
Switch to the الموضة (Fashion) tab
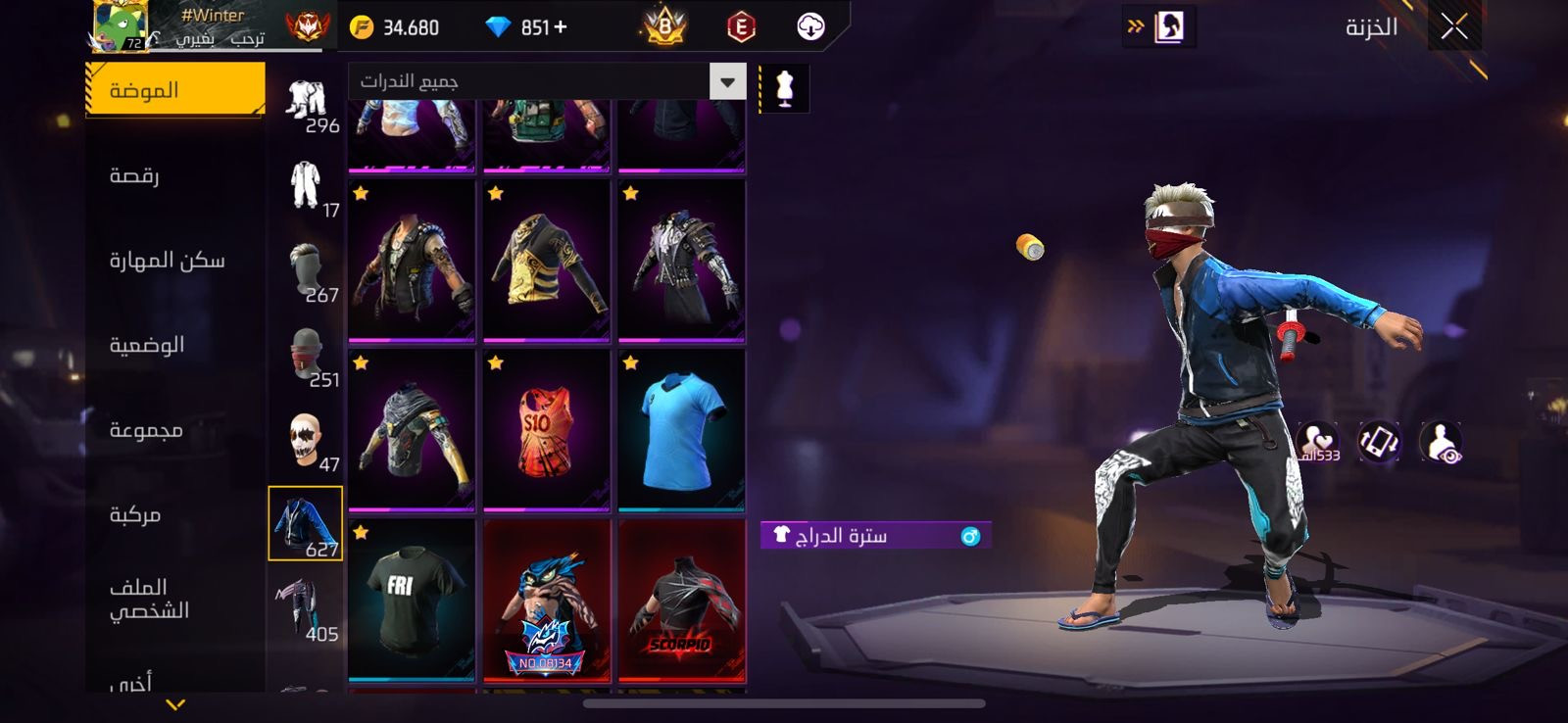coord(174,90)
